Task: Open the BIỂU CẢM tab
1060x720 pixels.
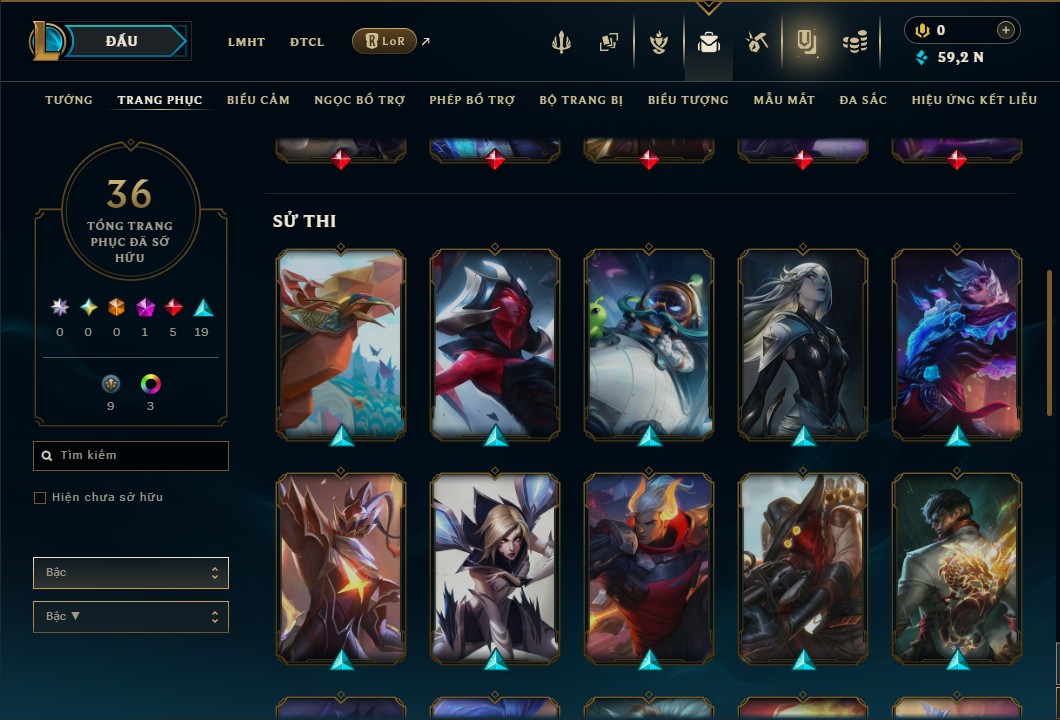Action: click(x=258, y=100)
